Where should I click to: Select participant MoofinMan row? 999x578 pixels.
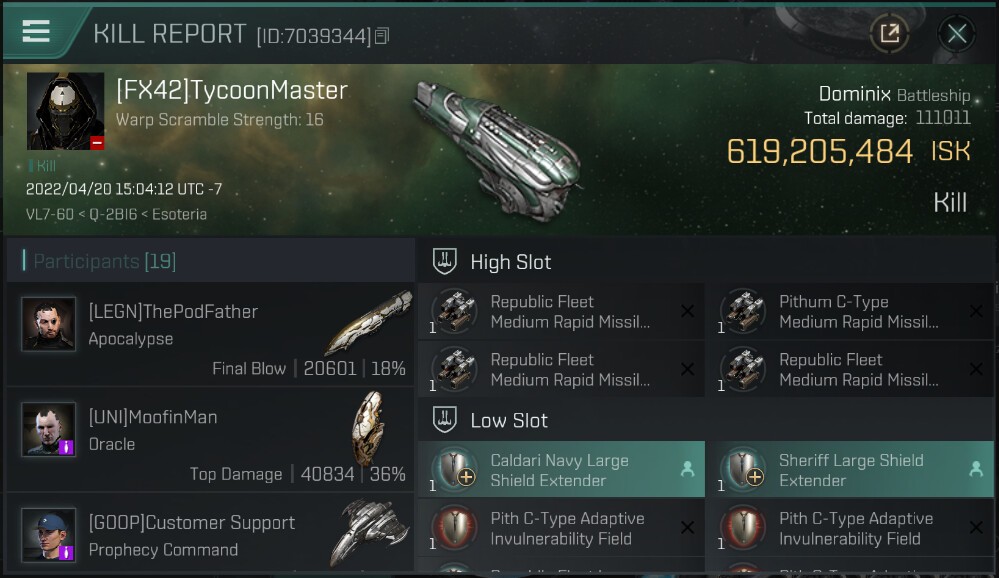coord(210,444)
